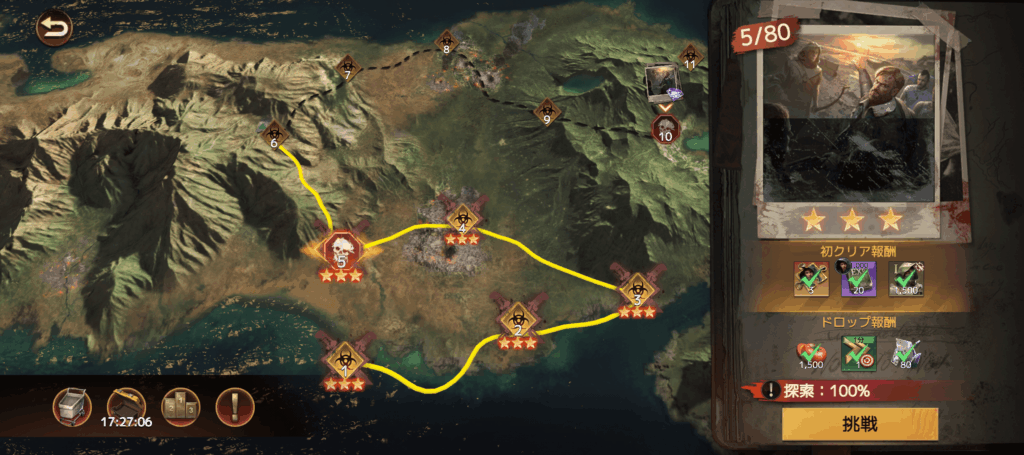This screenshot has width=1024, height=455.
Task: Open the exclamation mark info button
Action: coord(235,405)
